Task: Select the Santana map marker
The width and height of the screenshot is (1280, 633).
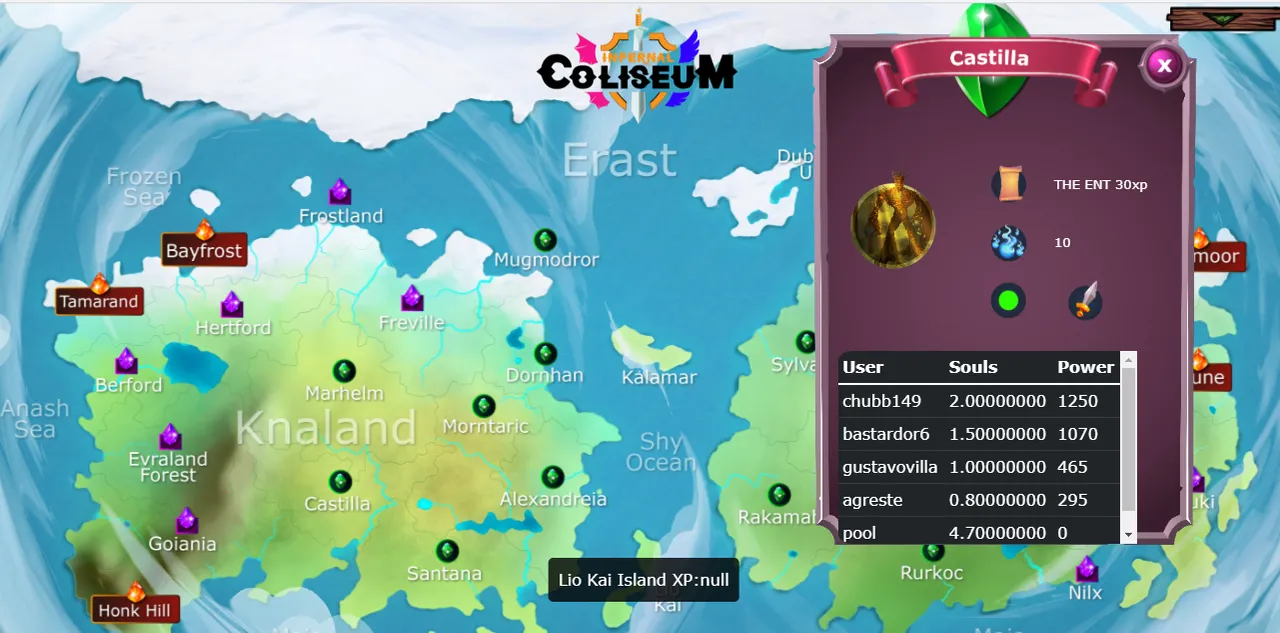Action: 447,551
